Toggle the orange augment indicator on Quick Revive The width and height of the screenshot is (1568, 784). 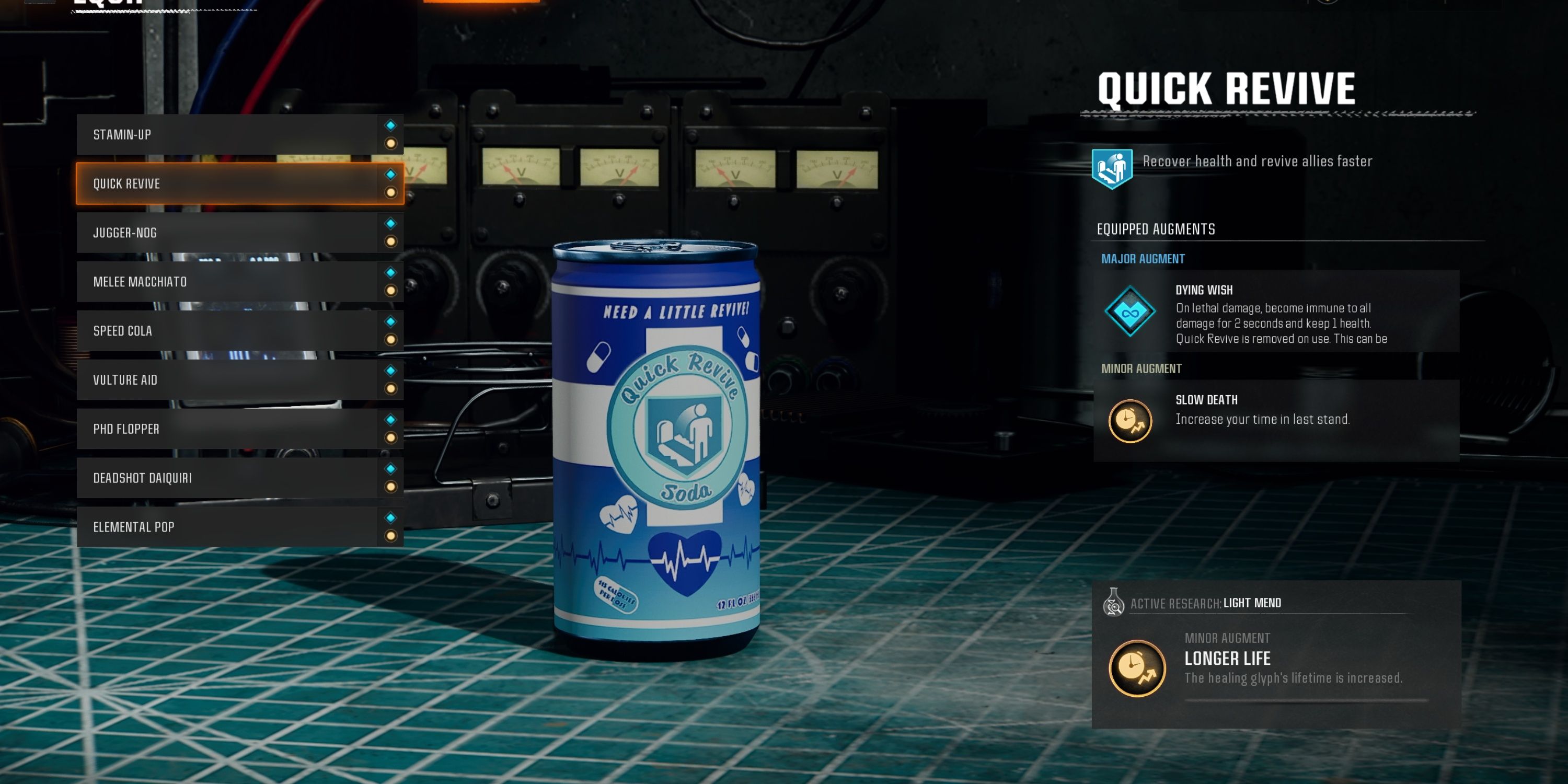click(391, 193)
